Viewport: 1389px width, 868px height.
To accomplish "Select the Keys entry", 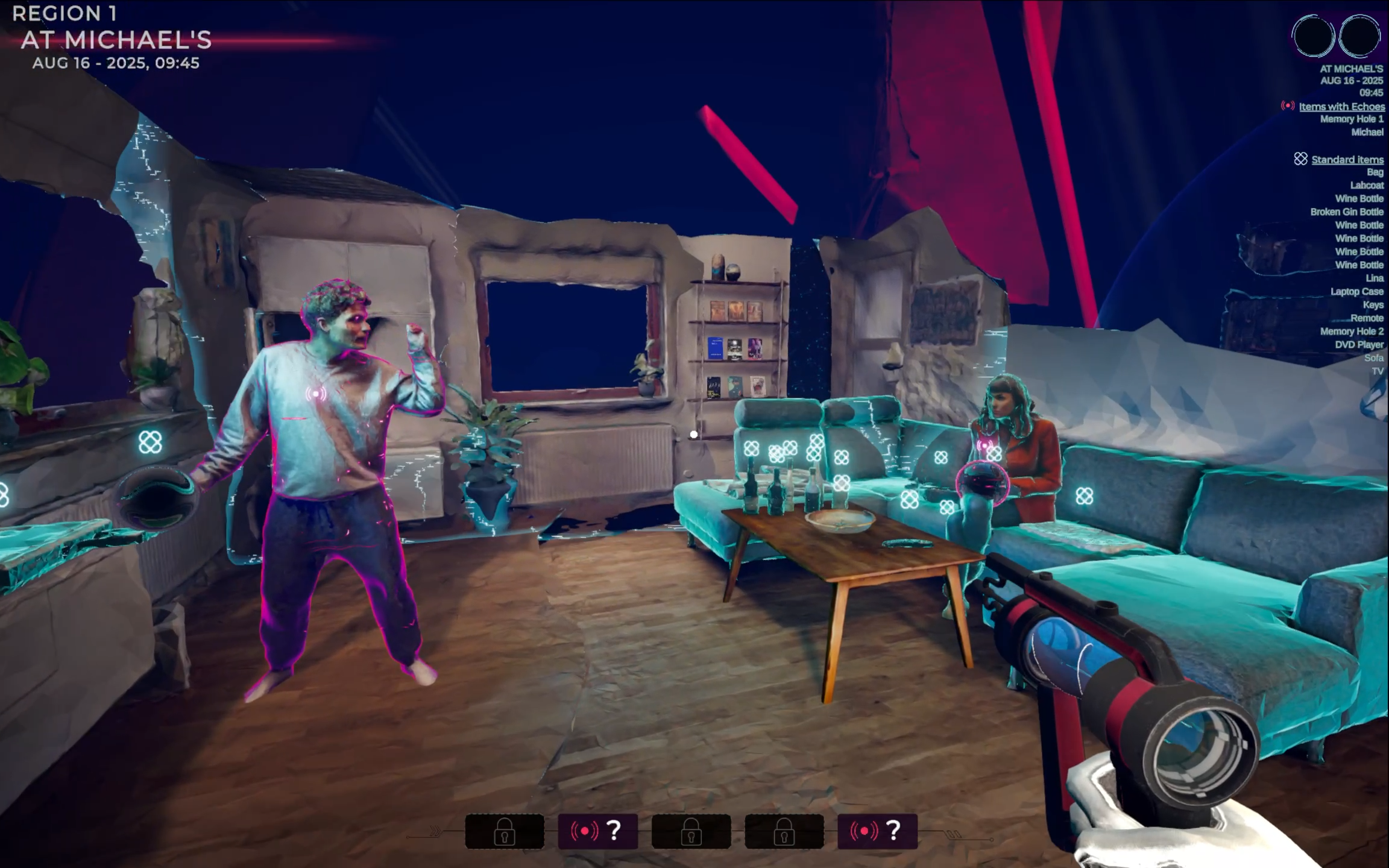I will [1373, 305].
